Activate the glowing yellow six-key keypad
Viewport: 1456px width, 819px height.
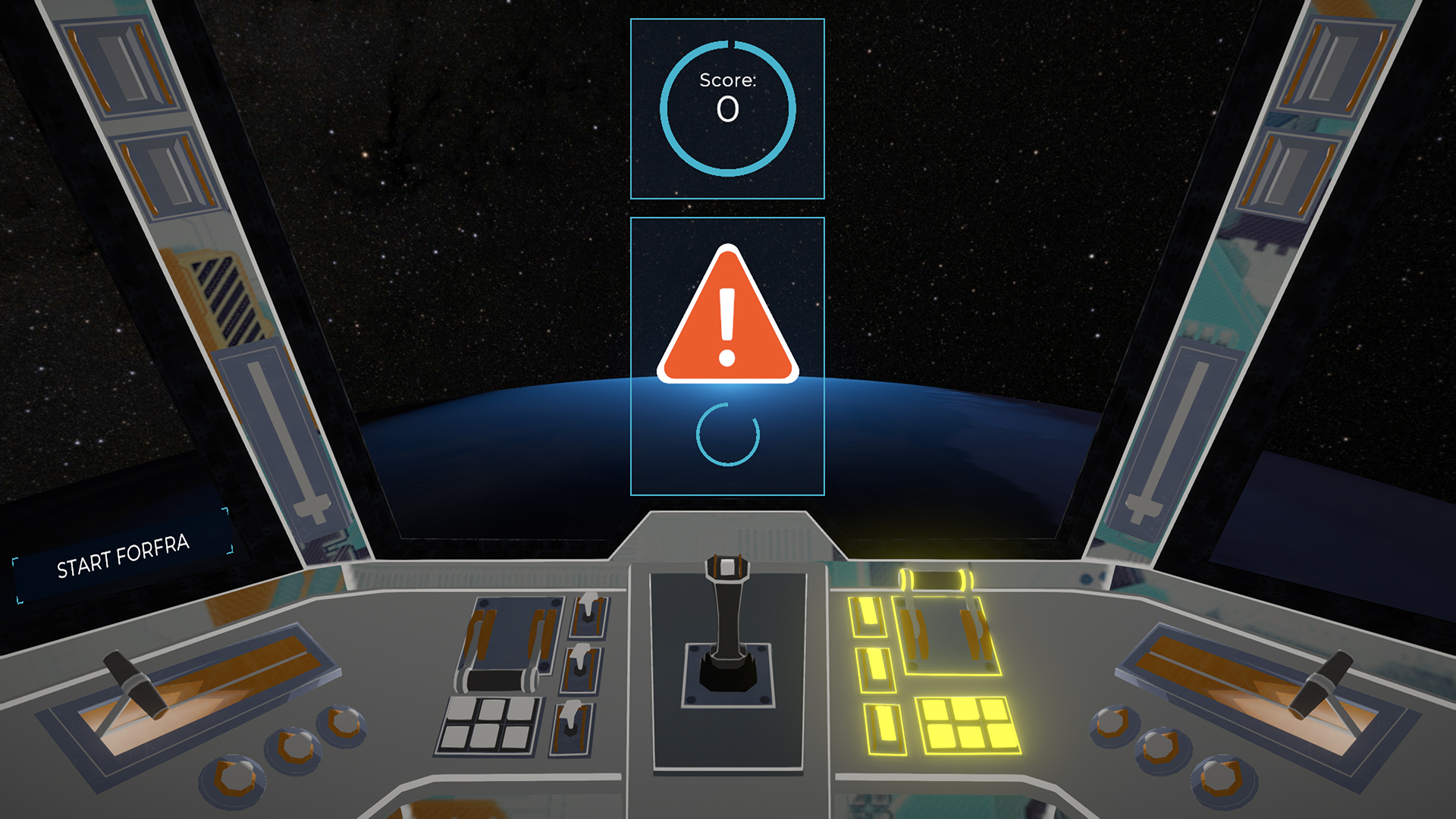click(967, 723)
